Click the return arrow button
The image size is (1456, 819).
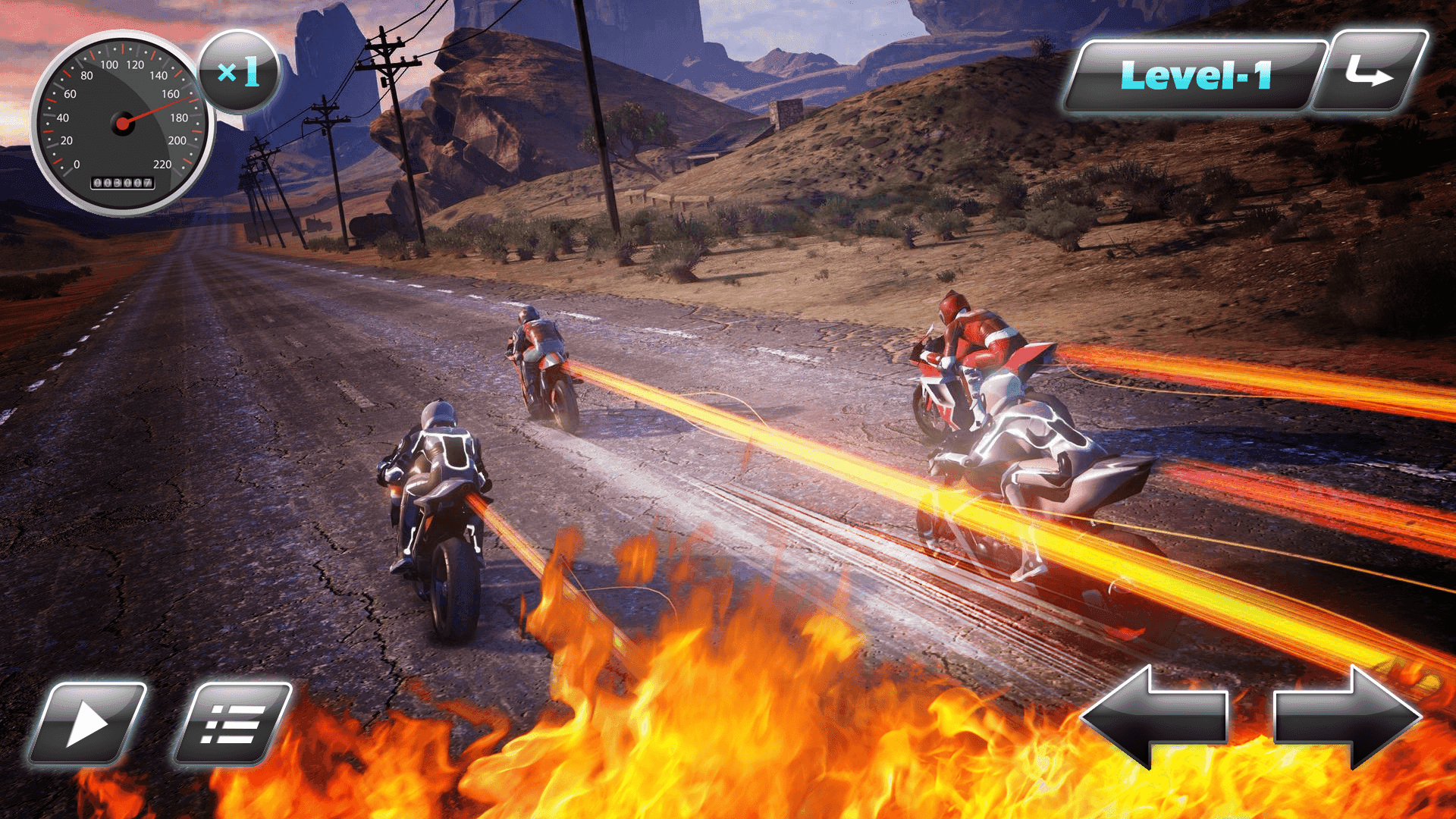coord(1371,74)
